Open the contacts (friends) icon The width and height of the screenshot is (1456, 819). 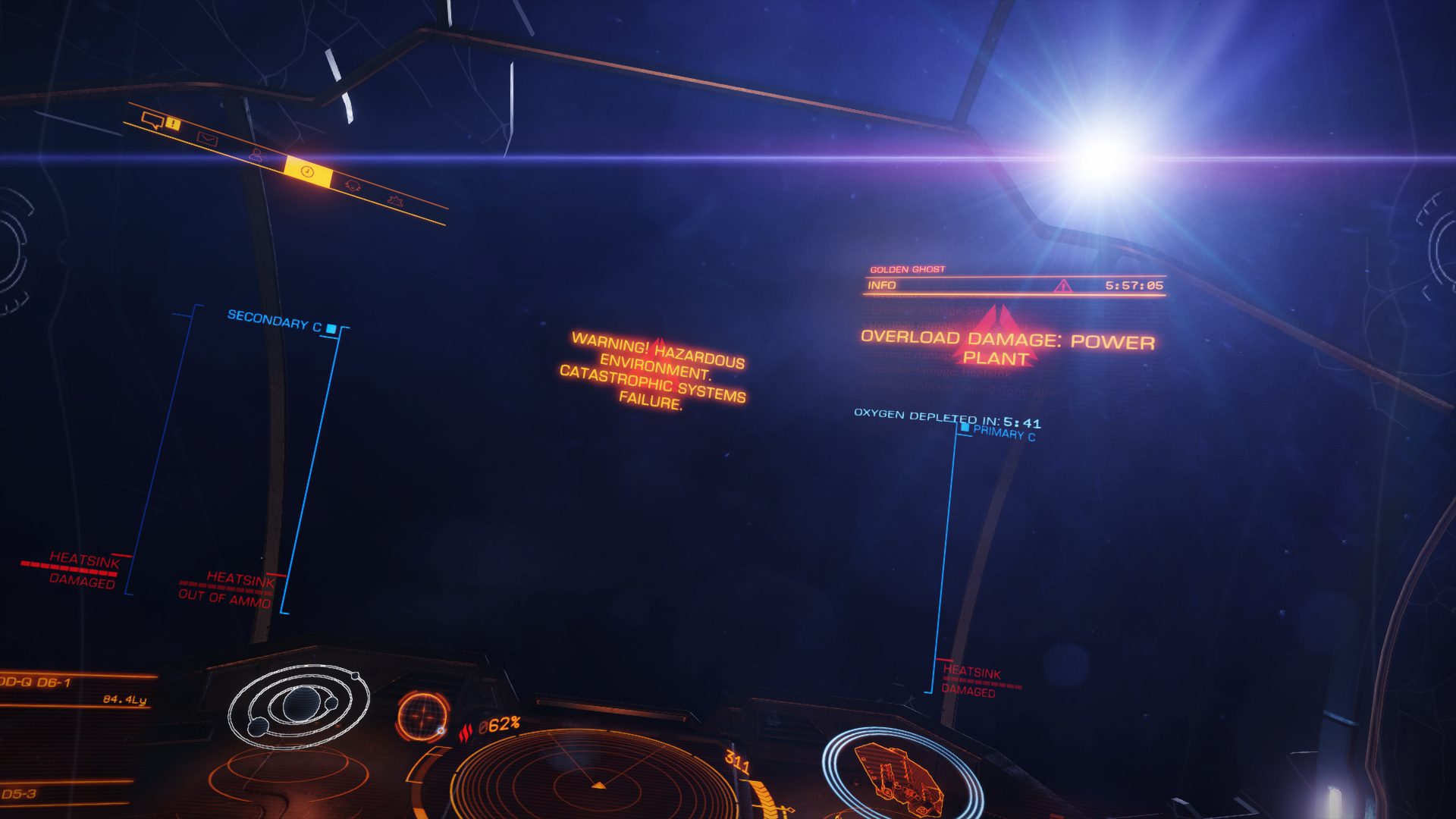259,156
